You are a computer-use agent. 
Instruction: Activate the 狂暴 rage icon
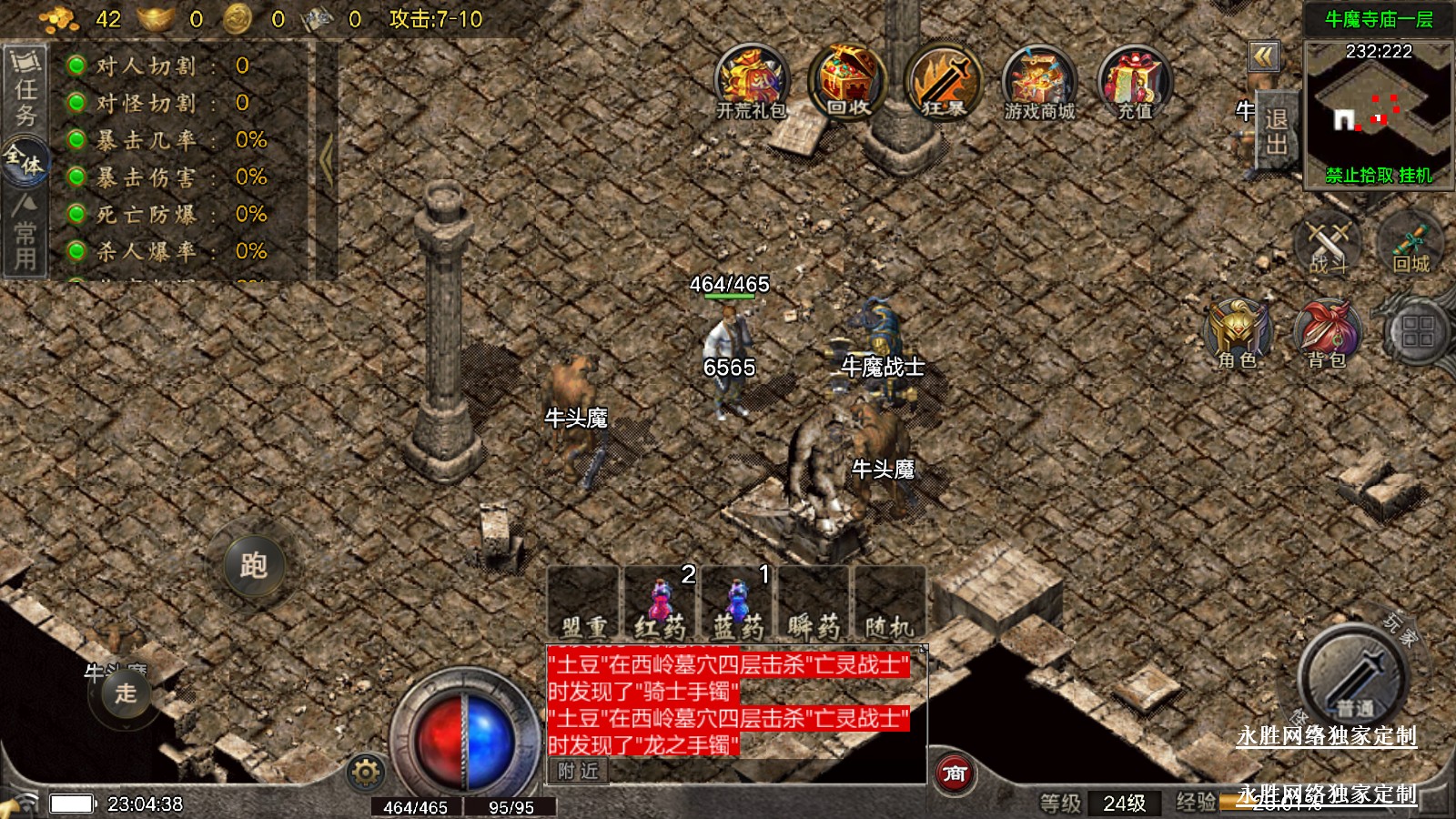(x=944, y=82)
